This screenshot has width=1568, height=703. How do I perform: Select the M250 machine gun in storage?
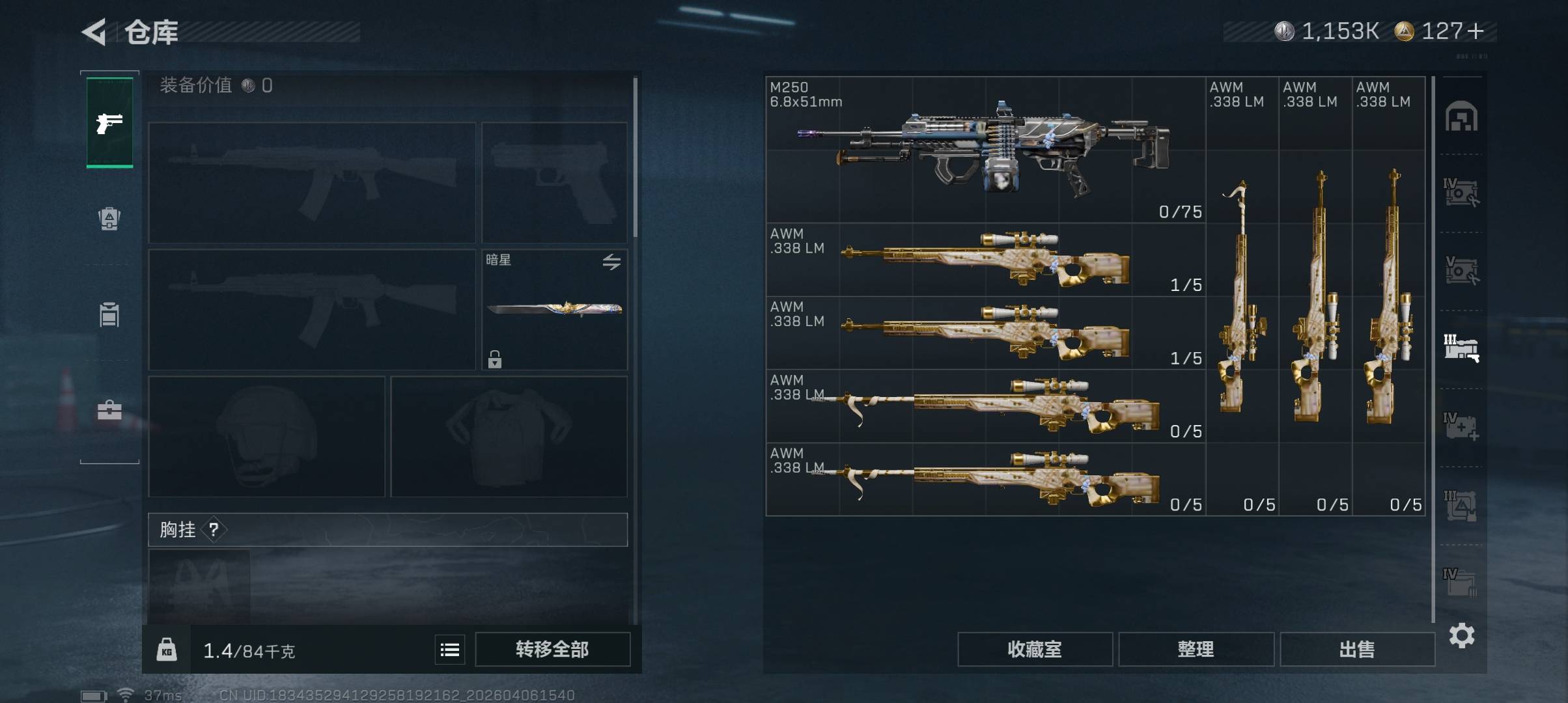(985, 150)
